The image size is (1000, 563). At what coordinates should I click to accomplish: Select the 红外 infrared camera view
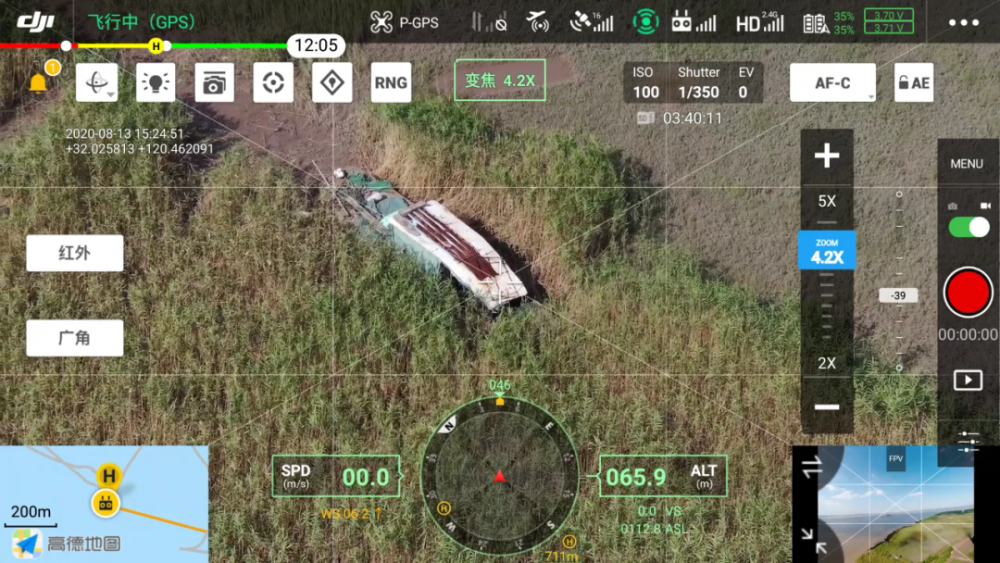click(x=75, y=253)
